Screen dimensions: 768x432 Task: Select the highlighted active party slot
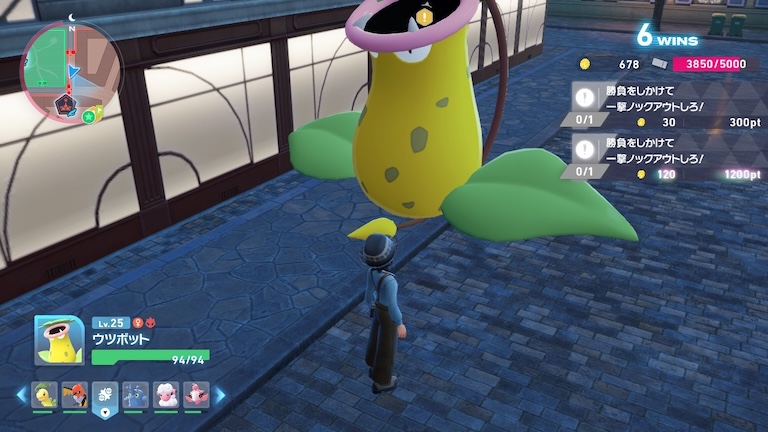coord(105,395)
